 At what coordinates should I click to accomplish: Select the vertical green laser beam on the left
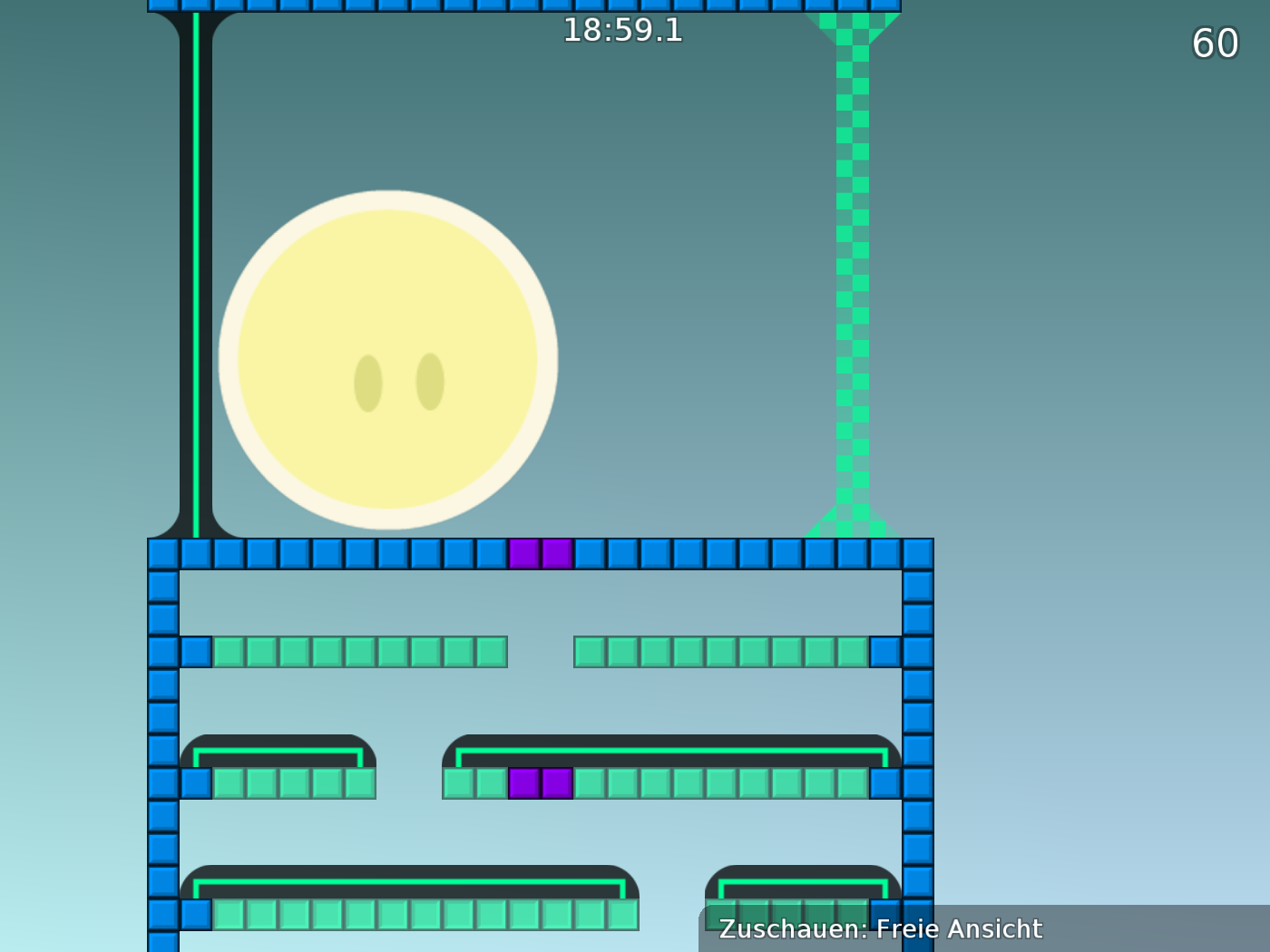[194, 272]
